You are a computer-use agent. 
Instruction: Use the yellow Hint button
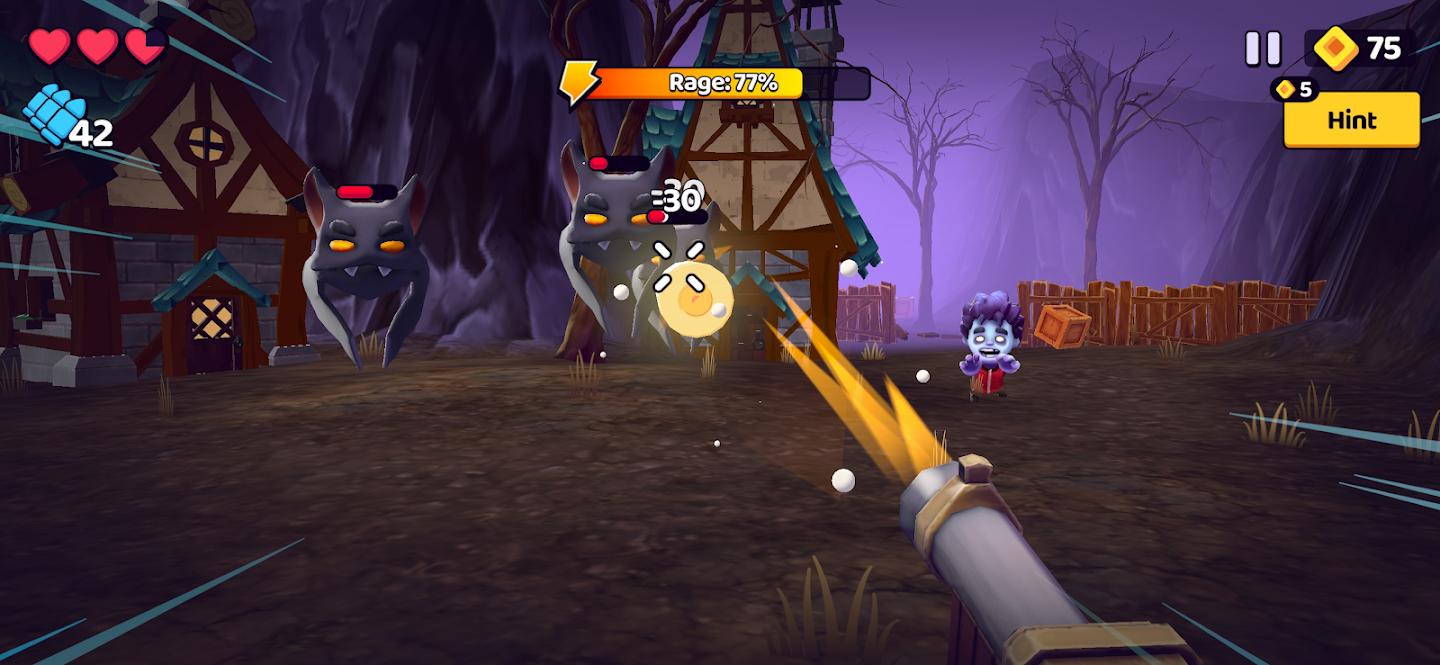click(x=1351, y=120)
